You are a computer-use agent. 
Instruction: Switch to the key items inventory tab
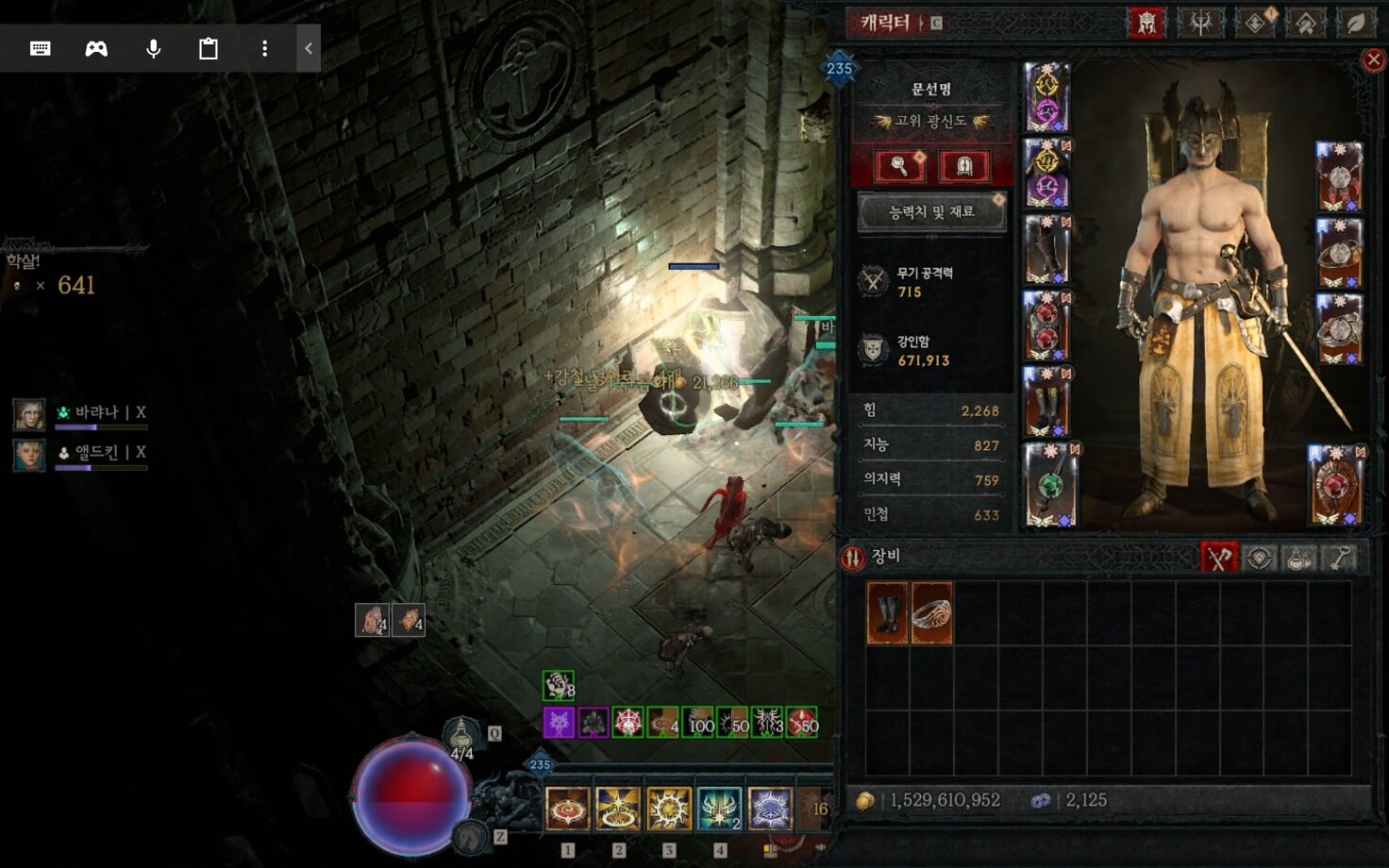click(x=1340, y=558)
